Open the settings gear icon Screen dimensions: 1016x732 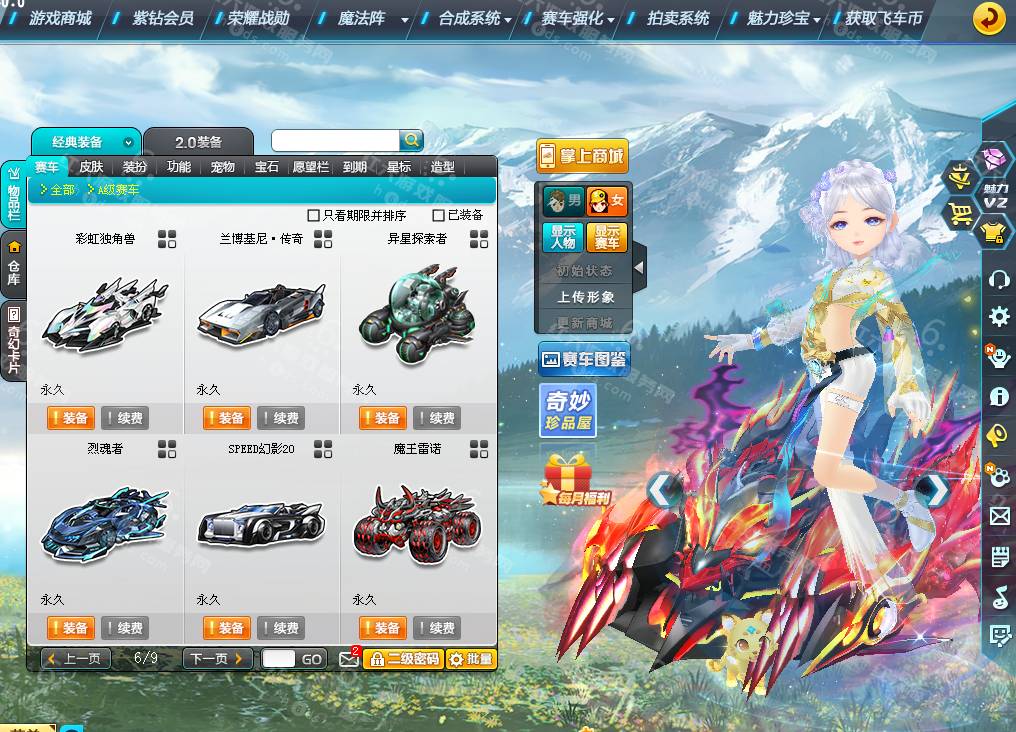pyautogui.click(x=998, y=318)
